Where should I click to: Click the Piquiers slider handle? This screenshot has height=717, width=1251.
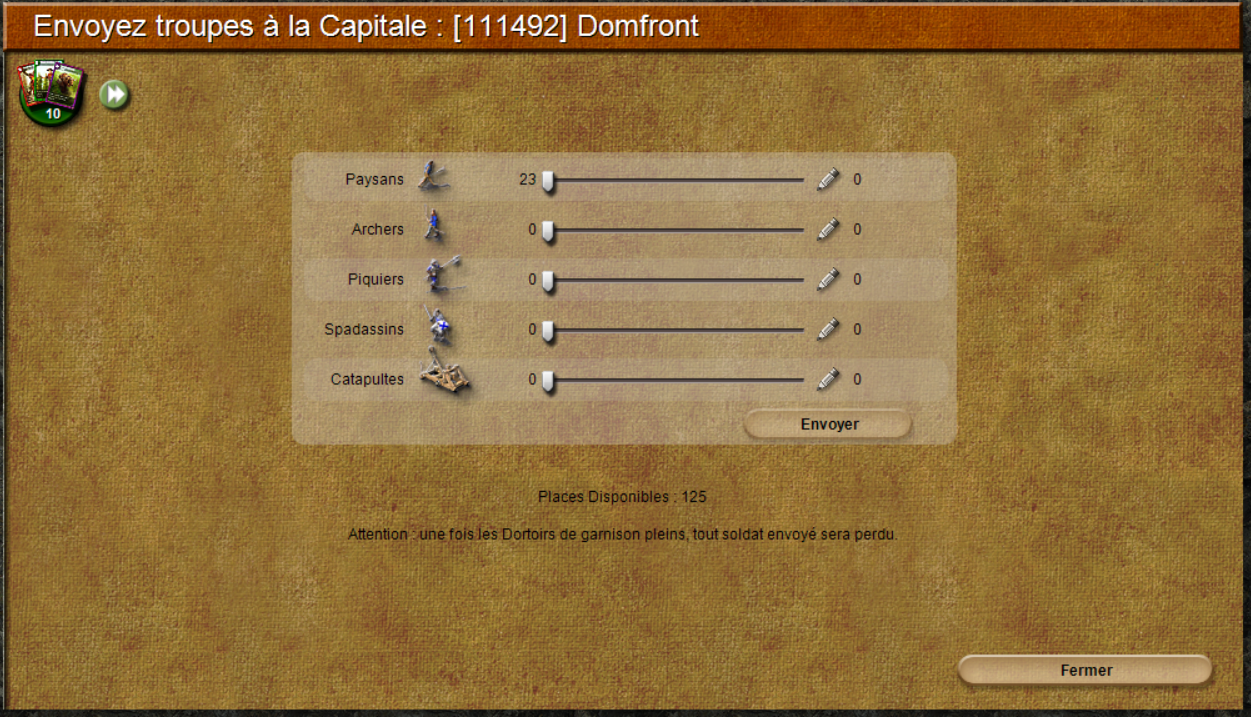(x=548, y=281)
